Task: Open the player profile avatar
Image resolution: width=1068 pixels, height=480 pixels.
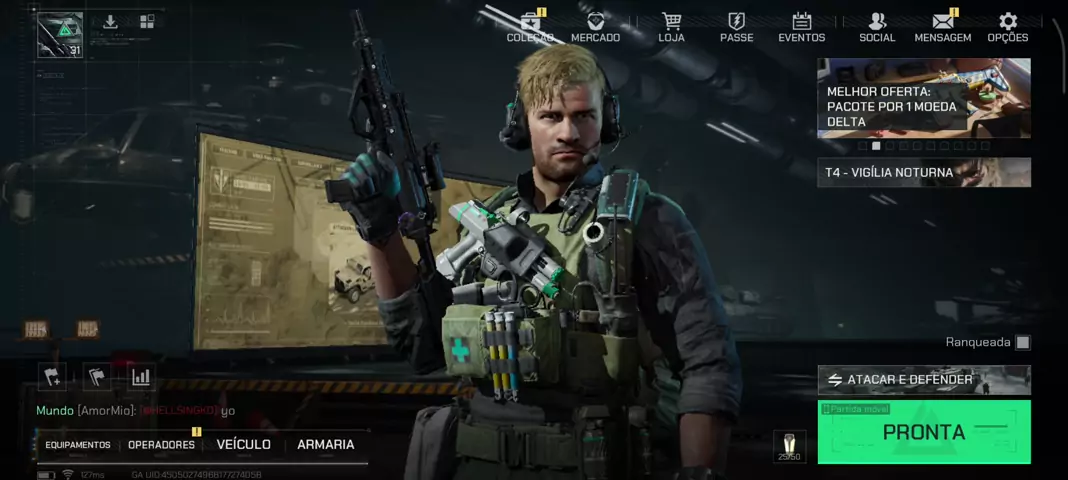Action: click(x=59, y=35)
